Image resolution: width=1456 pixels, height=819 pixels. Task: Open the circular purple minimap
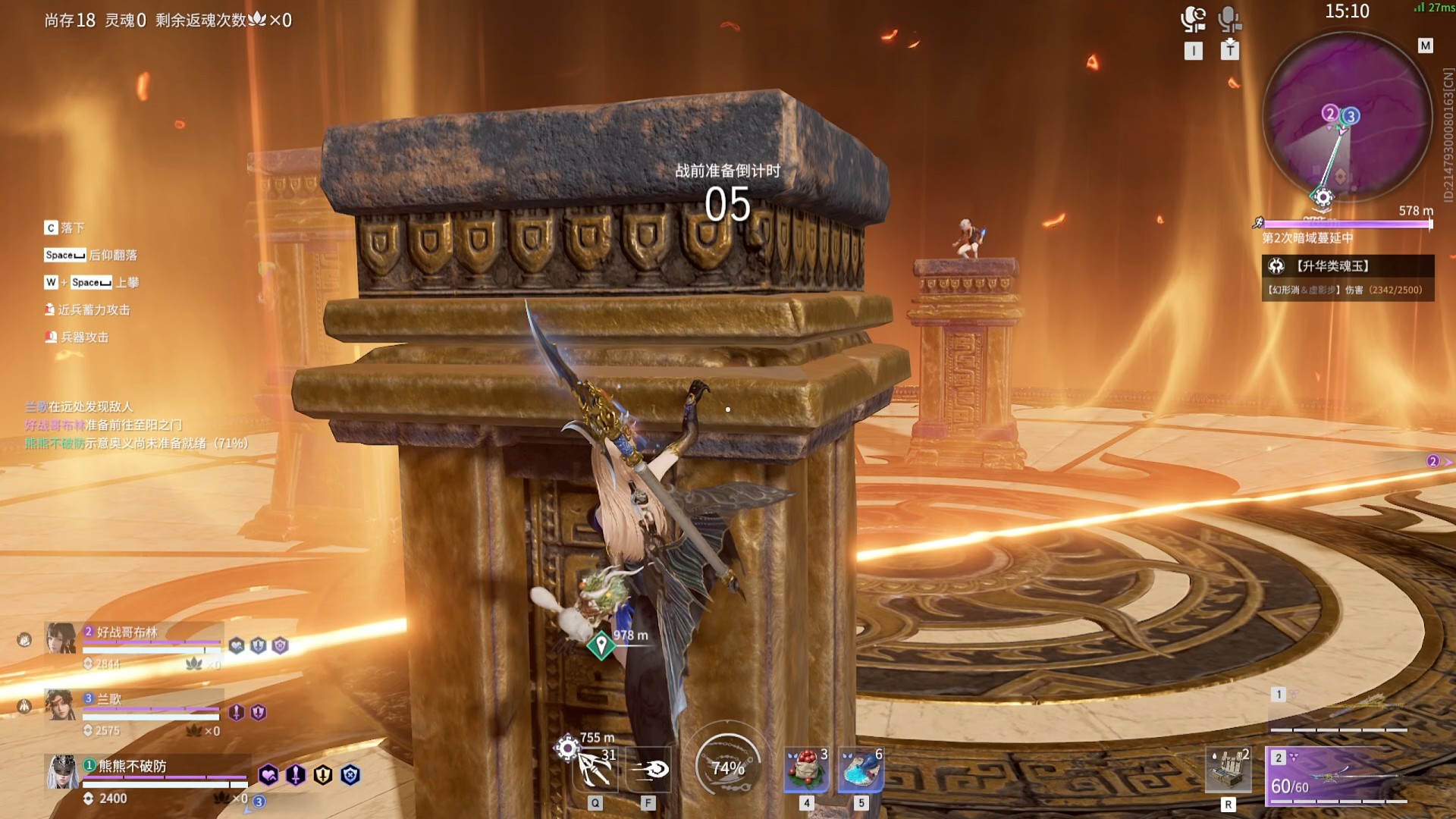(1346, 118)
